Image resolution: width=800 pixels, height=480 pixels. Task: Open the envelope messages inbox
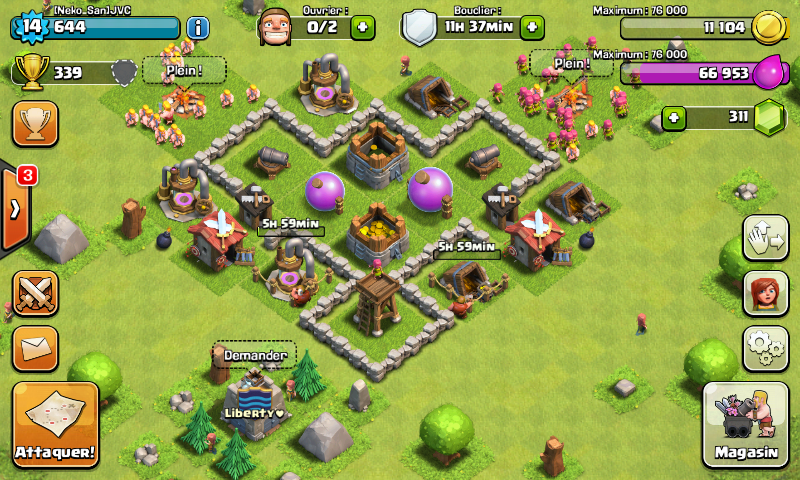tap(35, 347)
